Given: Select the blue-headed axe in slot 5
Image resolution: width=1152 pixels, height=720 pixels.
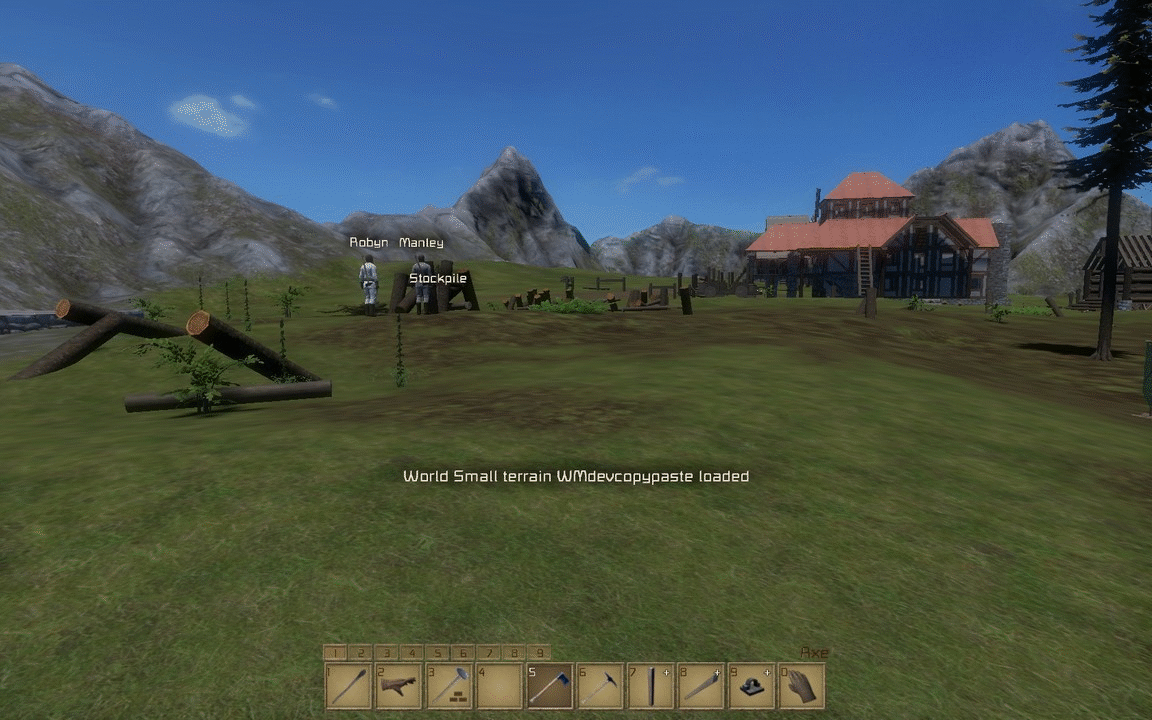Looking at the screenshot, I should tap(549, 686).
